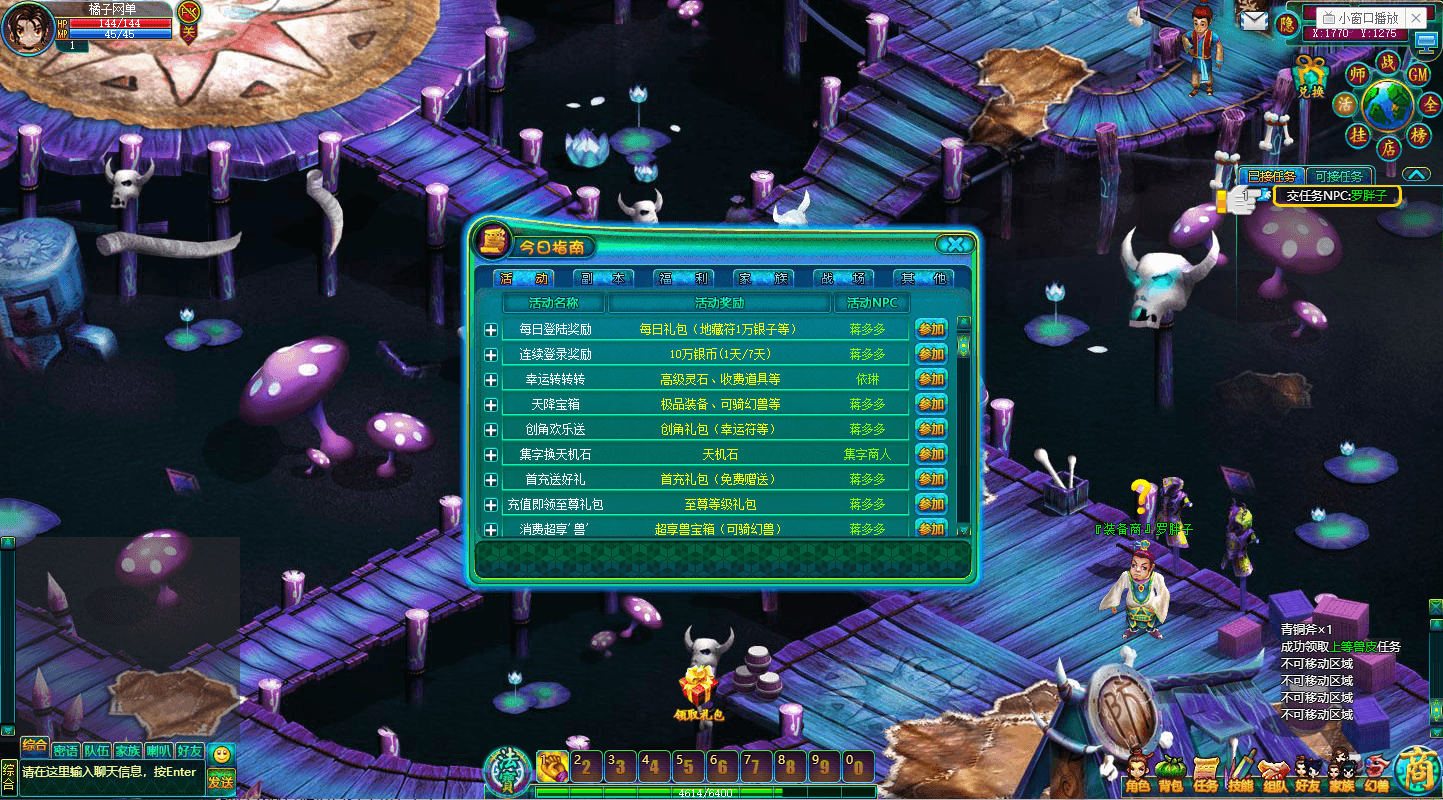
Task: Open the 商 shop button
Action: (x=1418, y=771)
